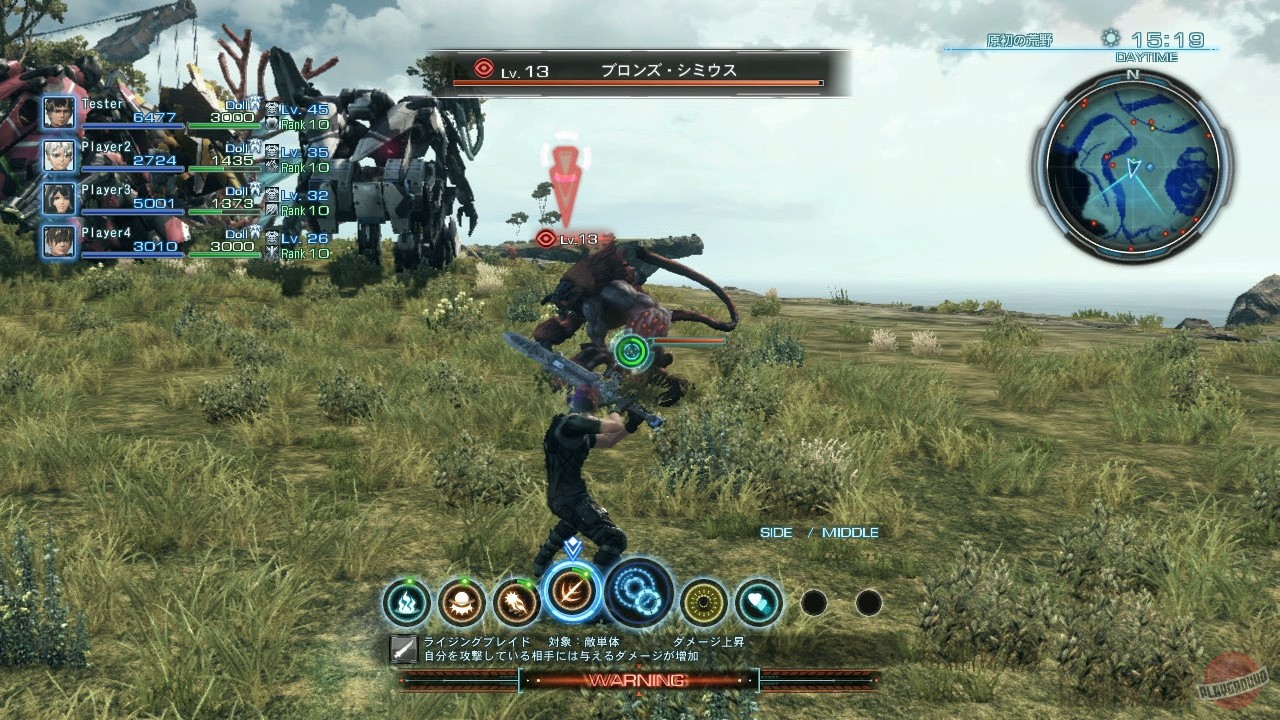Select Tester's character portrait
The image size is (1280, 720).
click(58, 112)
